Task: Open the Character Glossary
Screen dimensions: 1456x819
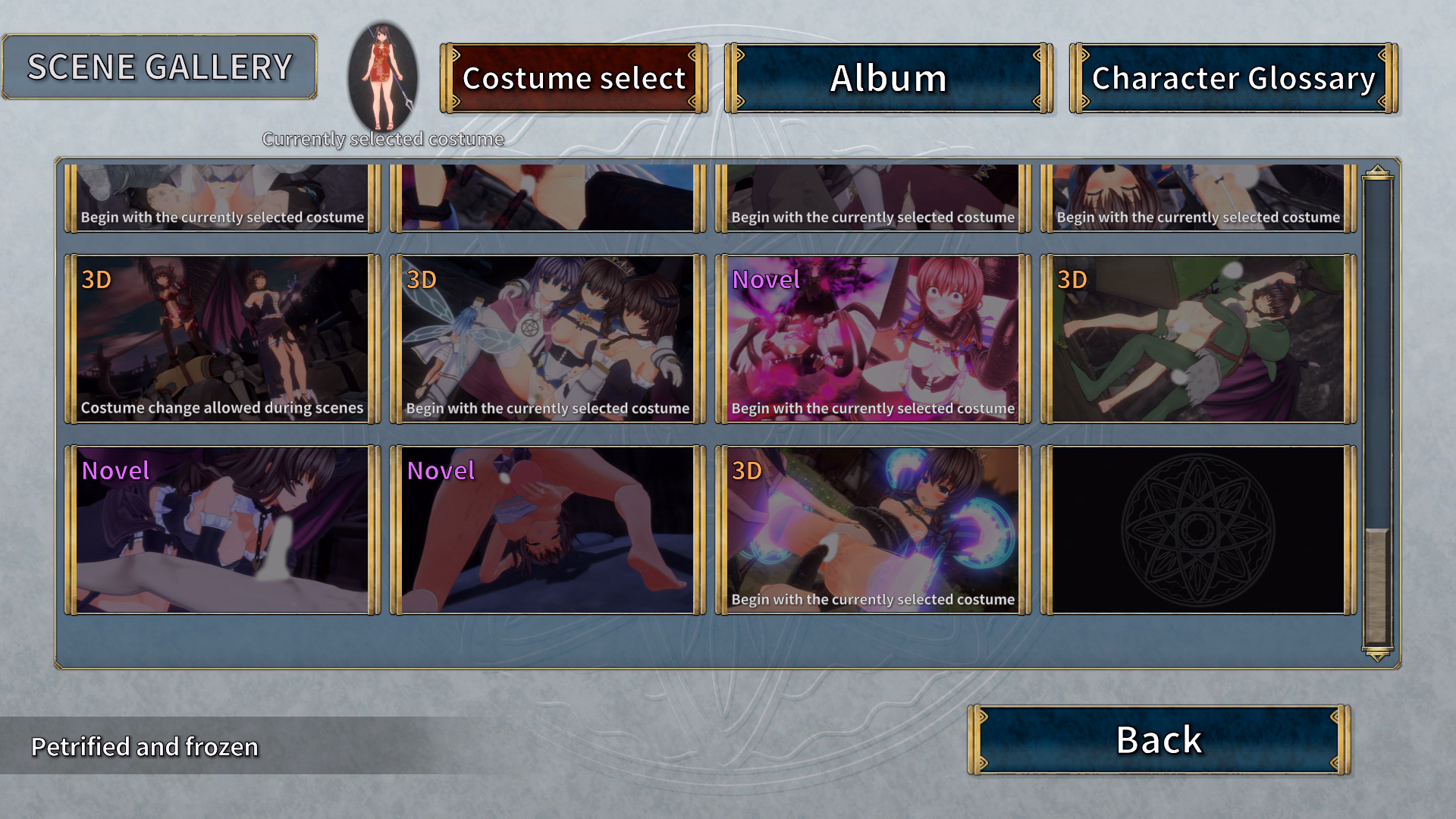Action: coord(1233,78)
